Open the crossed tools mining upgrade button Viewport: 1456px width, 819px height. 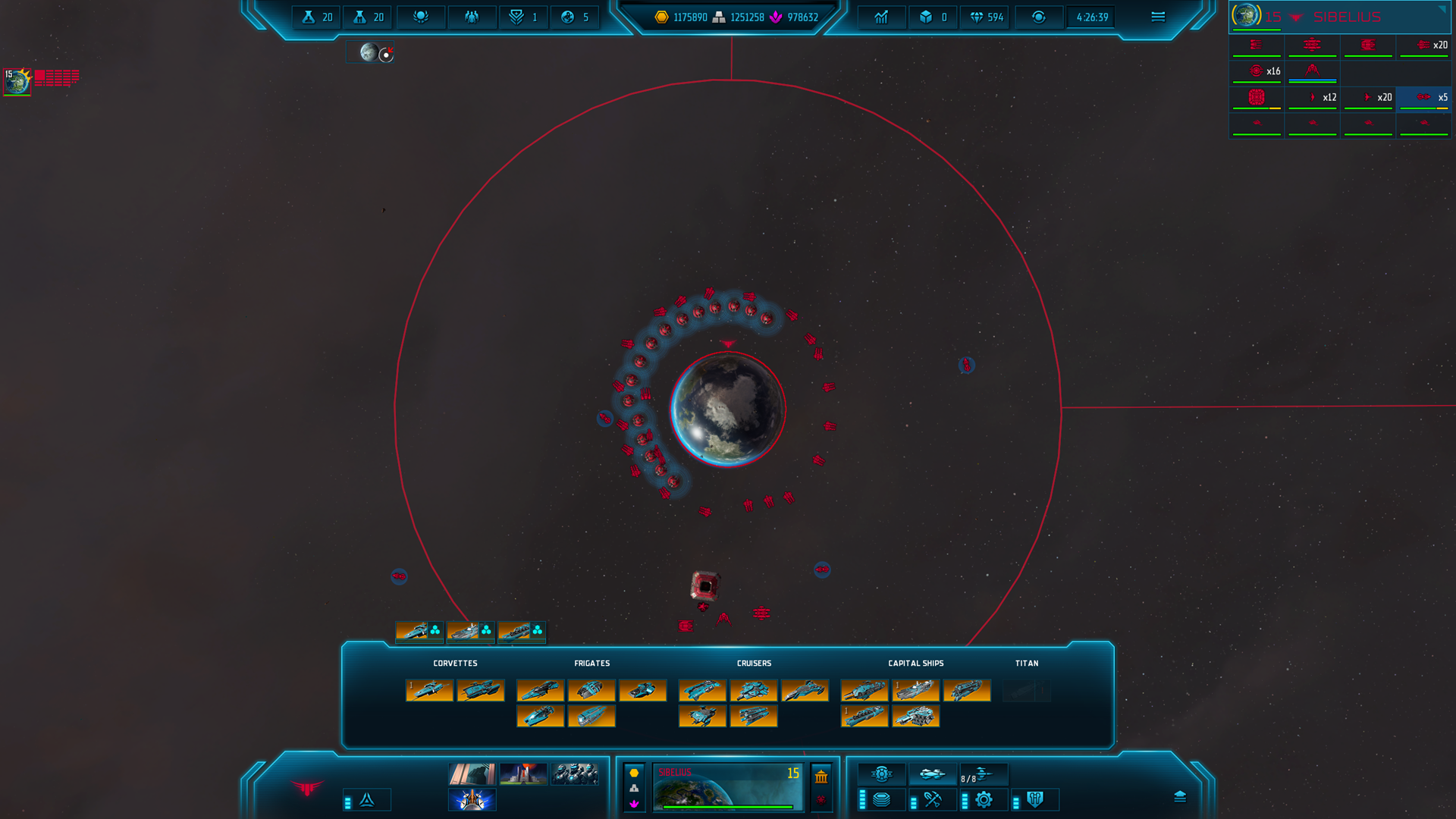click(932, 799)
